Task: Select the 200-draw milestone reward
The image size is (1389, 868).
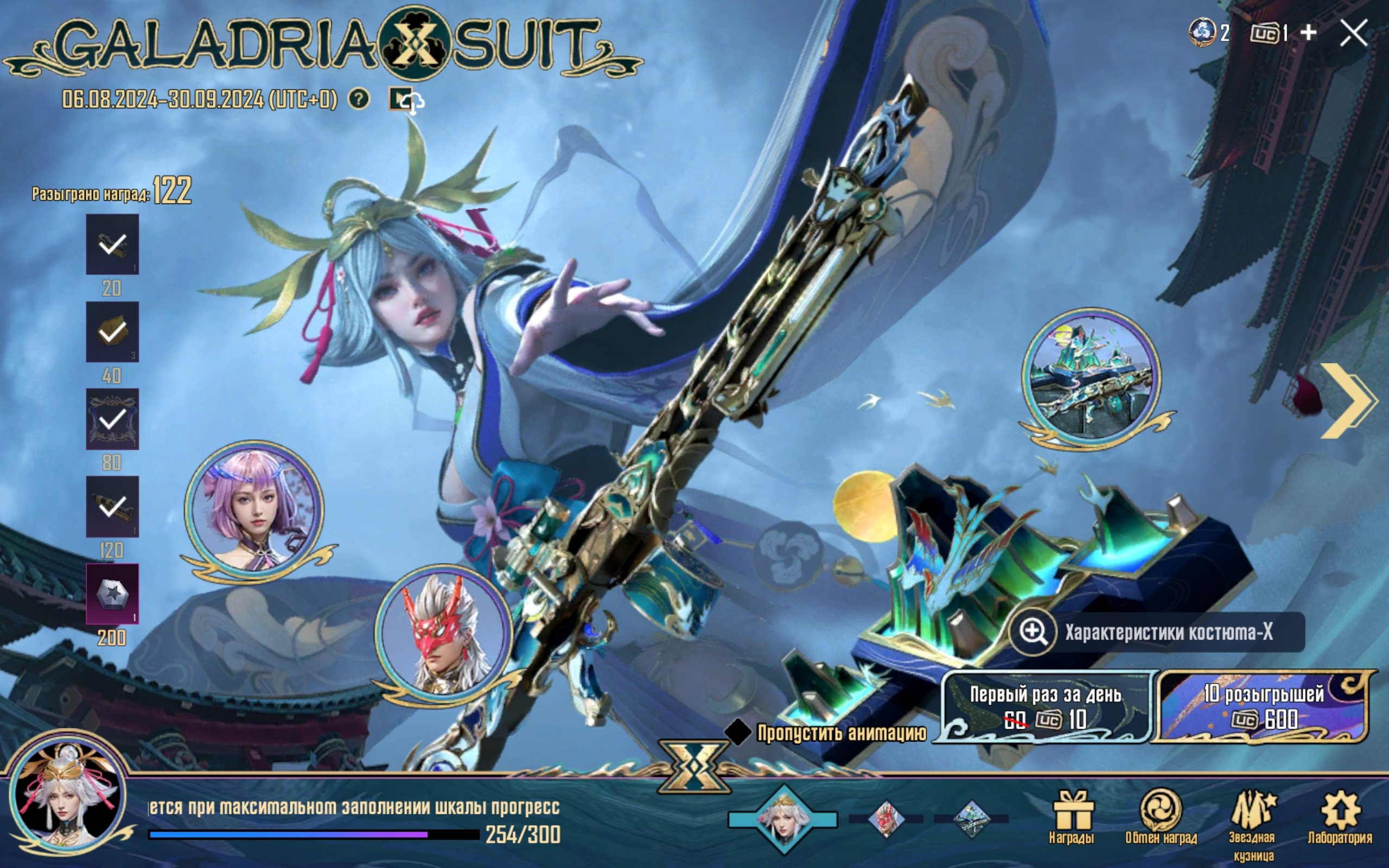Action: (112, 593)
